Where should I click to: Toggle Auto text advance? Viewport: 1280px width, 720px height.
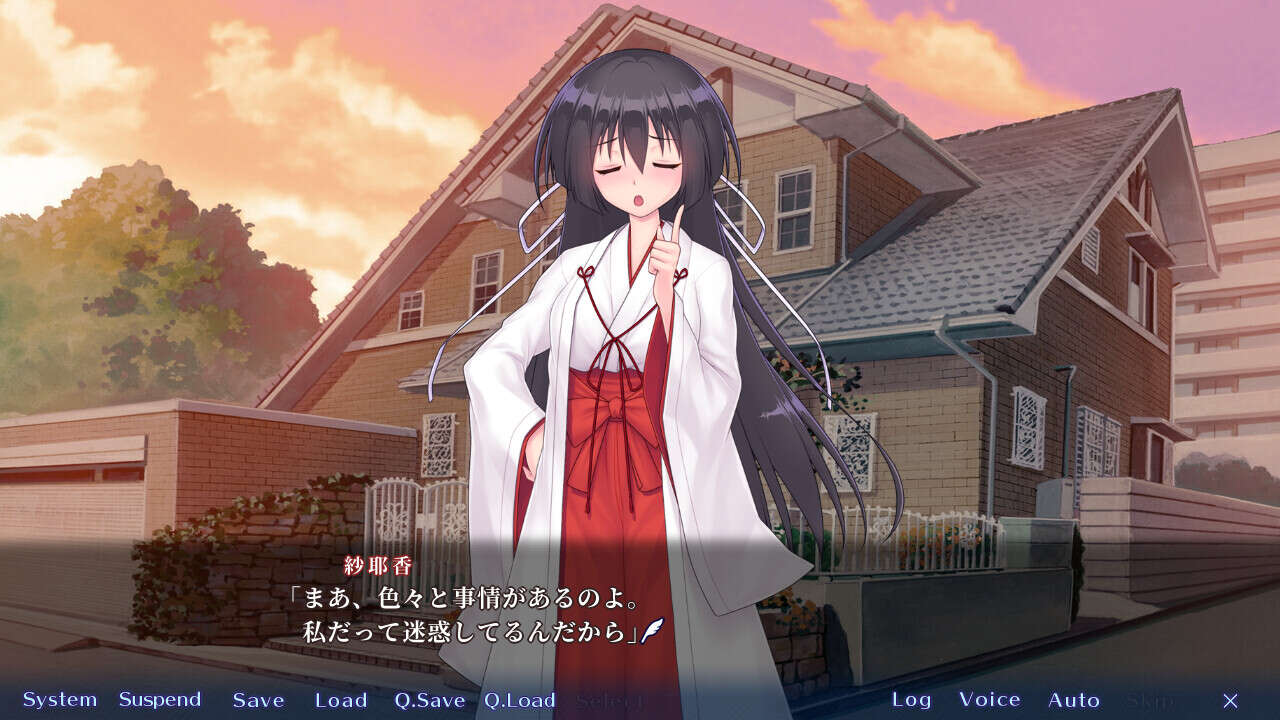click(1073, 700)
